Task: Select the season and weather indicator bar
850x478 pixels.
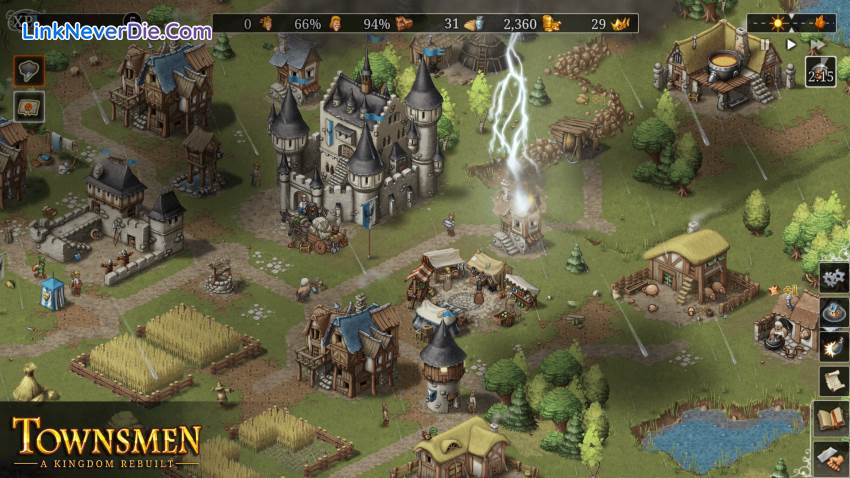Action: click(792, 22)
